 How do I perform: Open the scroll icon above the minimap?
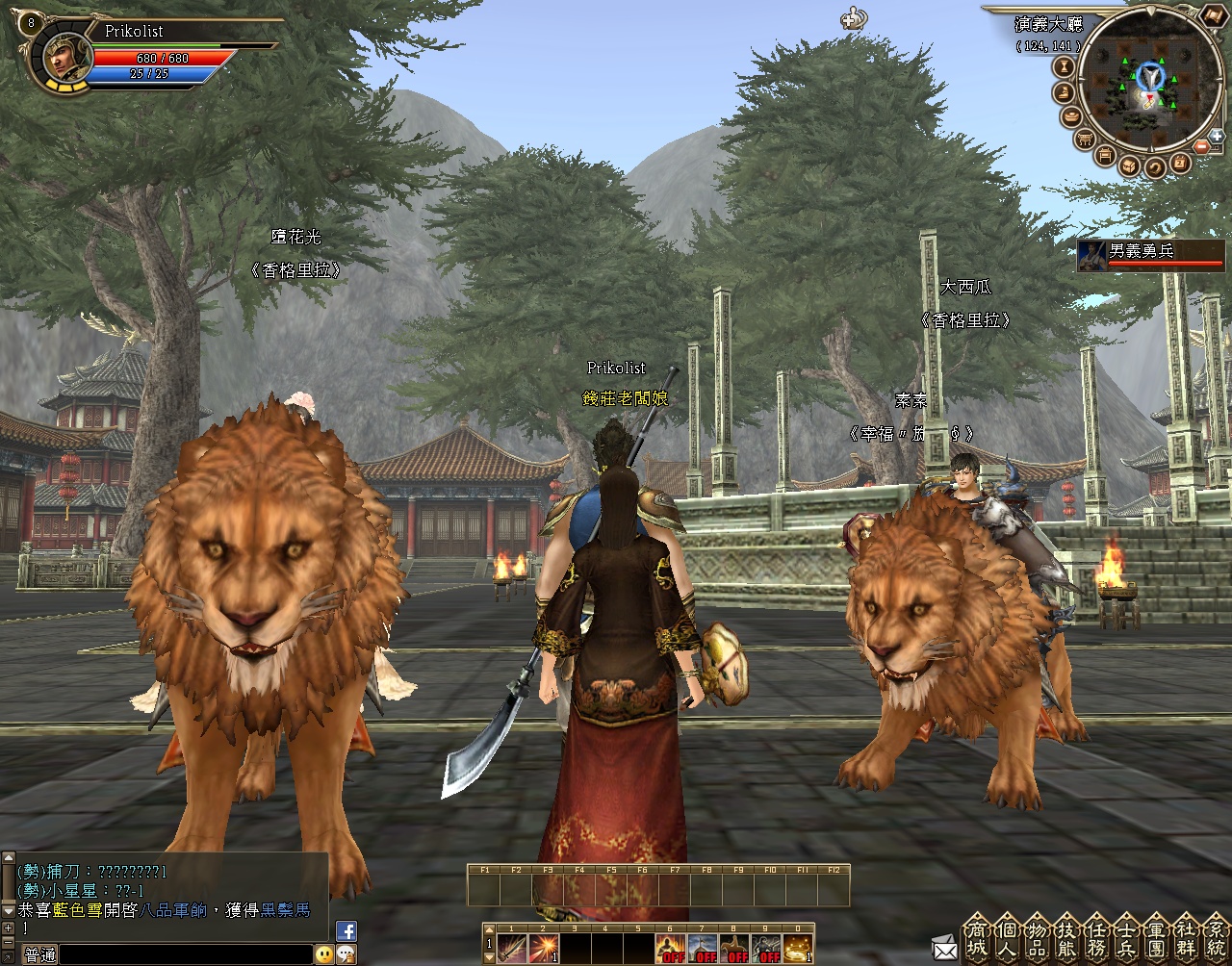pos(1213,15)
